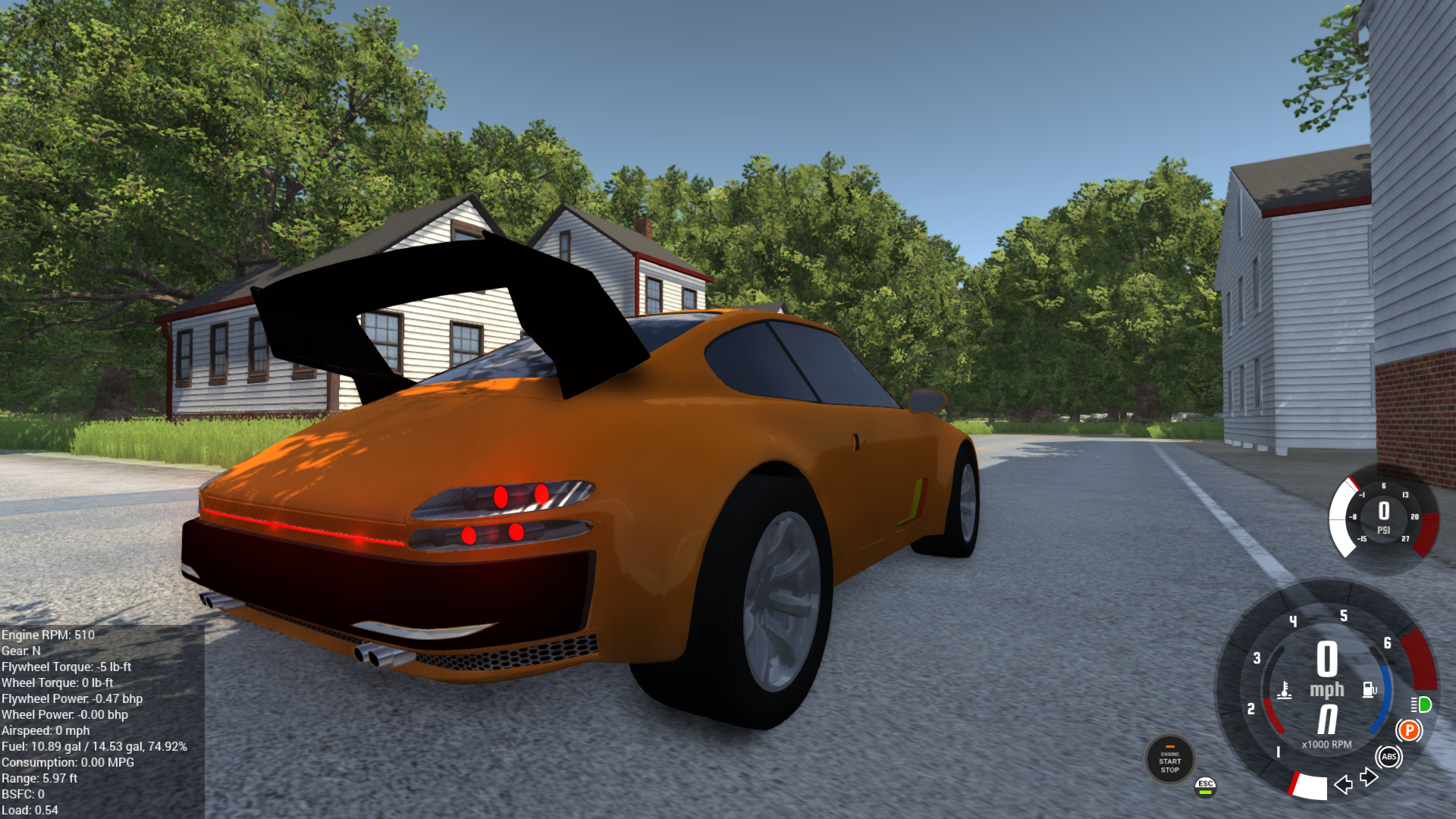Click the green headlight indicator icon
The image size is (1456, 819).
point(1421,705)
